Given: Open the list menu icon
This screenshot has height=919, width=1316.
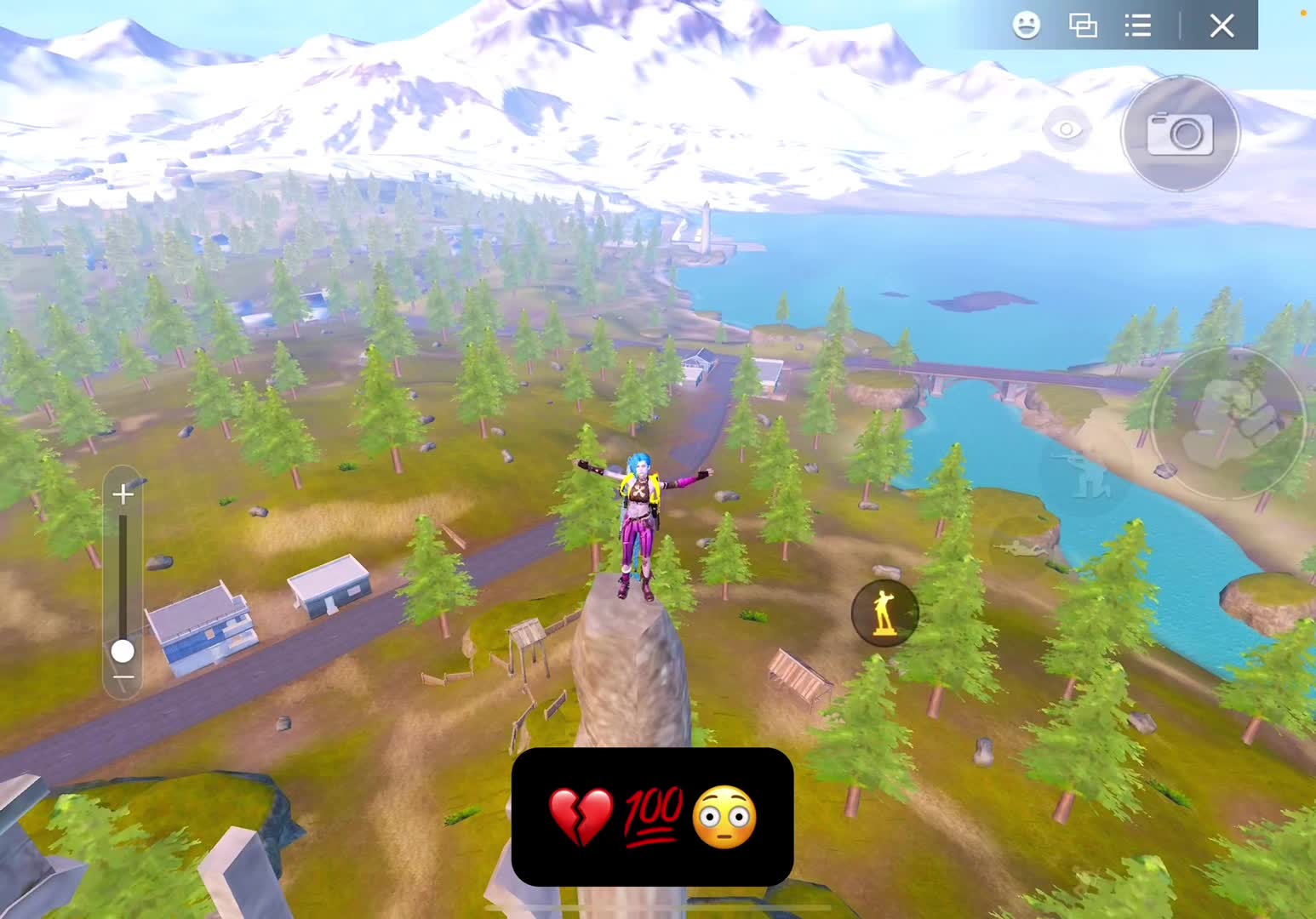Looking at the screenshot, I should tap(1138, 26).
